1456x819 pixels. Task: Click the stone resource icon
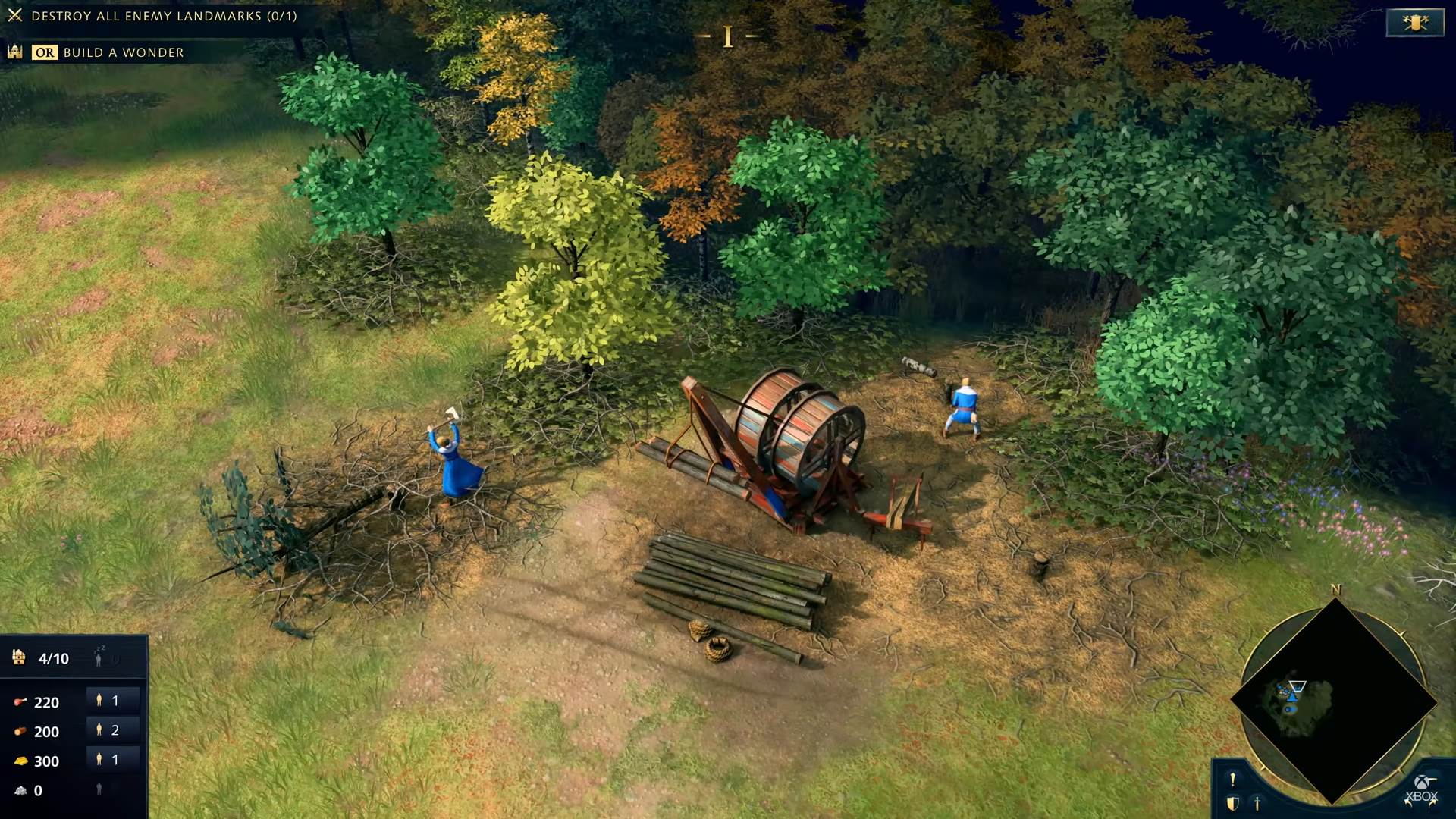point(21,790)
